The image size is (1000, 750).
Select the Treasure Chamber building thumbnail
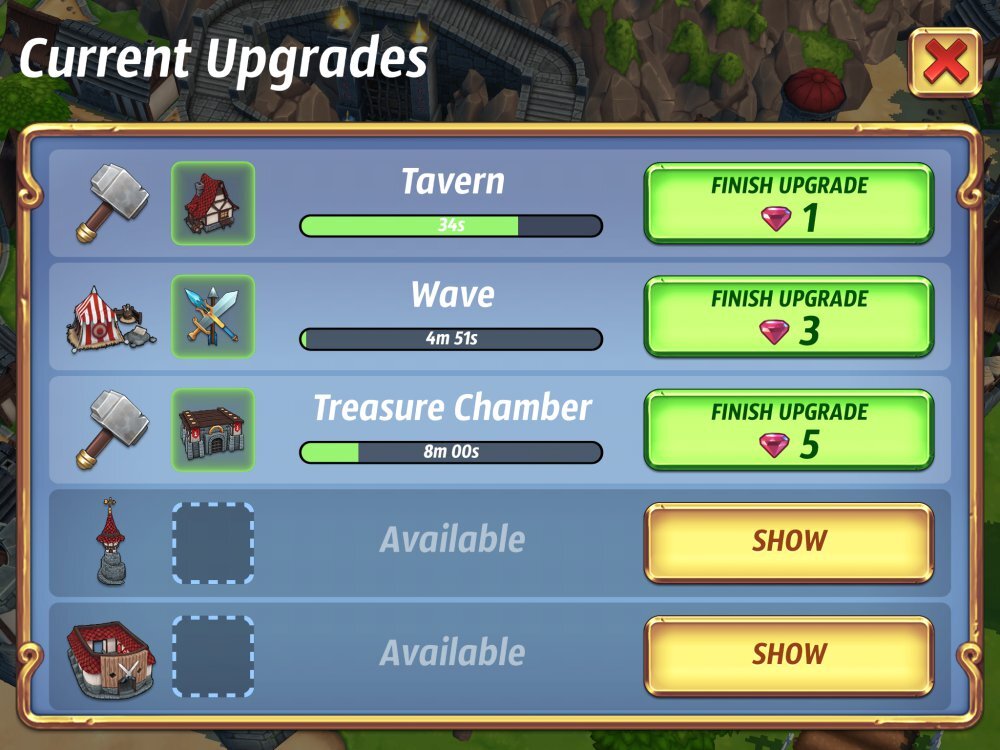(x=213, y=430)
